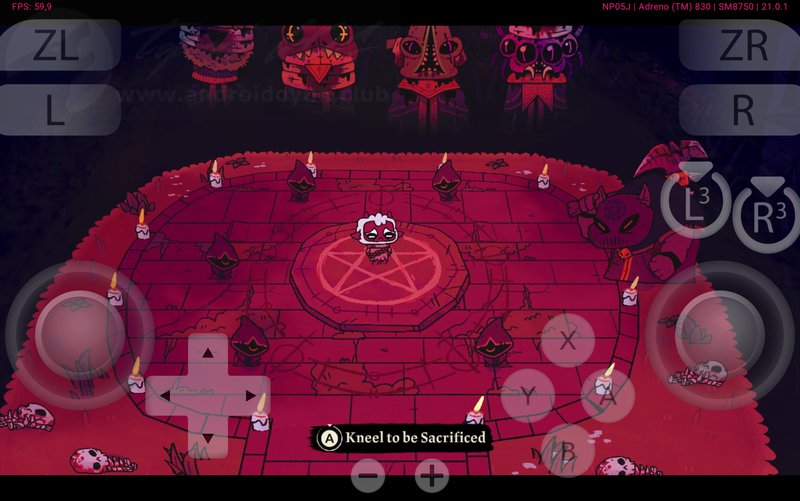The height and width of the screenshot is (501, 800).
Task: Tap the plus button
Action: coord(432,477)
